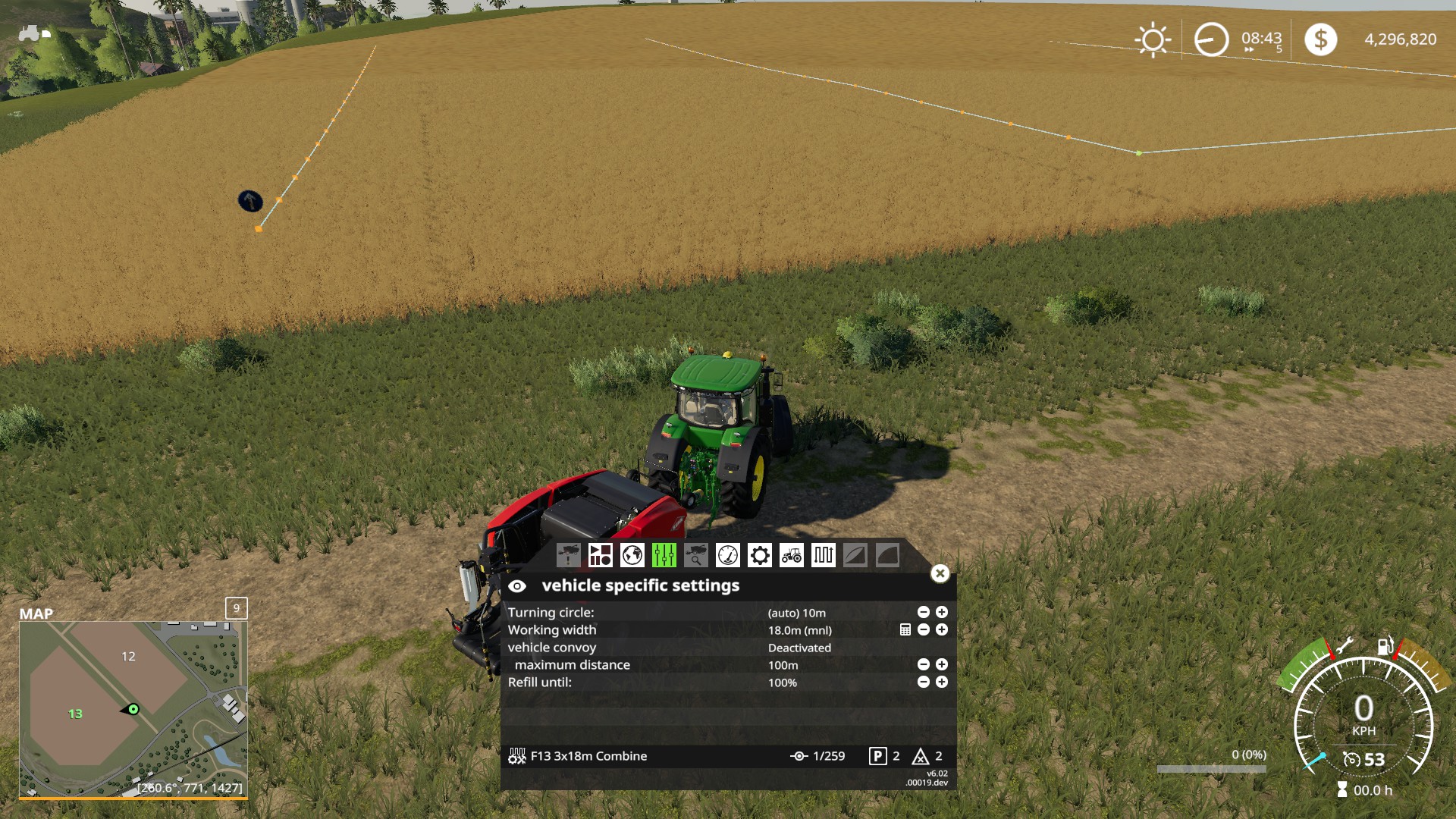1456x819 pixels.
Task: Close the vehicle specific settings panel
Action: point(940,573)
